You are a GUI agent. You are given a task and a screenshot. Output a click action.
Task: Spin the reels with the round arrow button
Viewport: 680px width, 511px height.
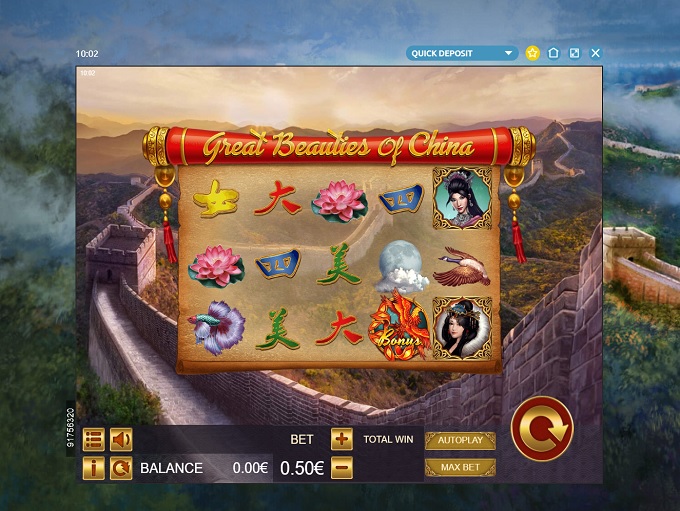[x=541, y=428]
